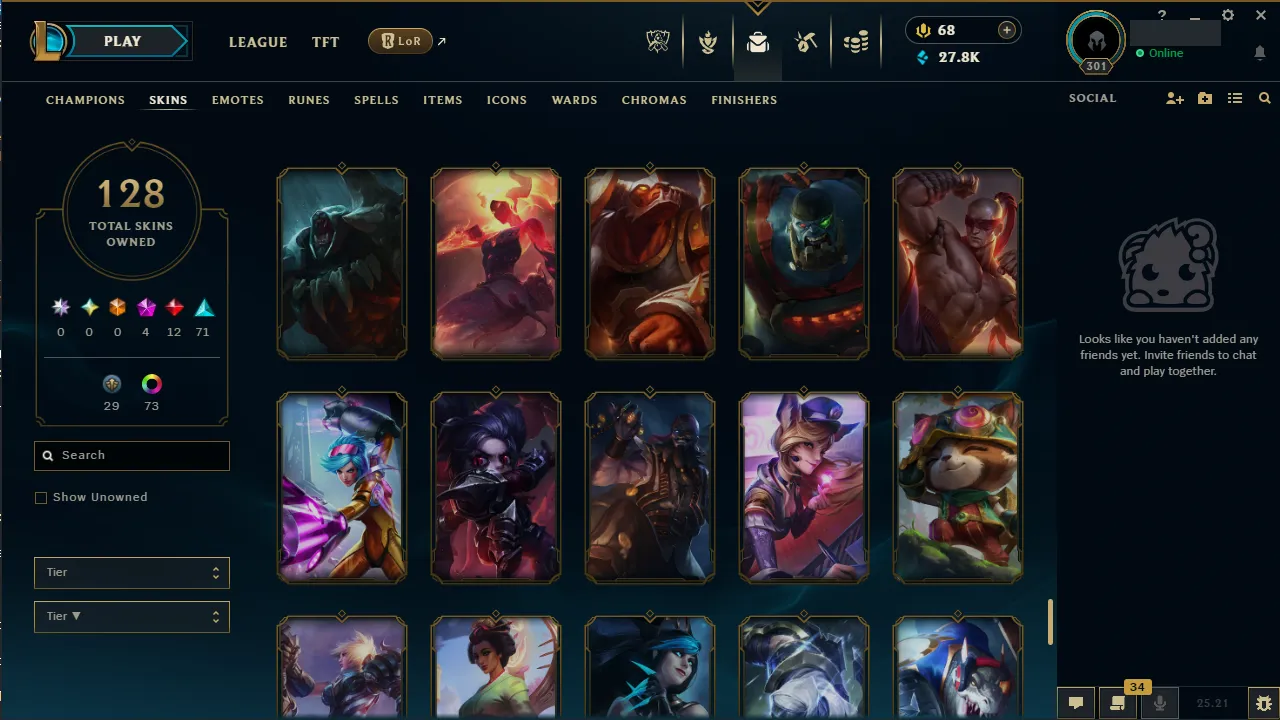1280x720 pixels.
Task: Unmute the voice chat microphone
Action: point(1160,703)
